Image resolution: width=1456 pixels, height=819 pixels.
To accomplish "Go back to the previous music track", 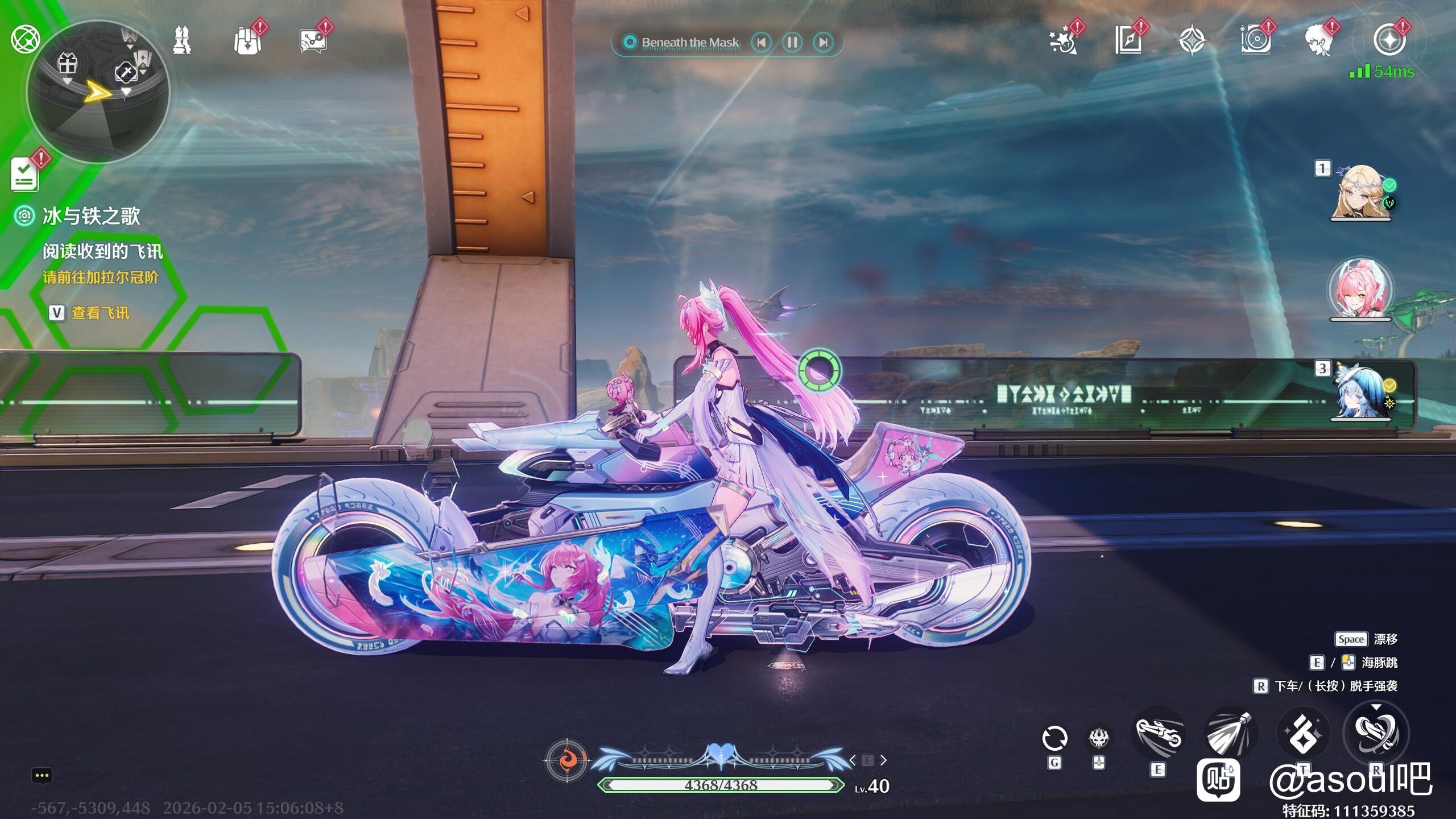I will coord(762,42).
